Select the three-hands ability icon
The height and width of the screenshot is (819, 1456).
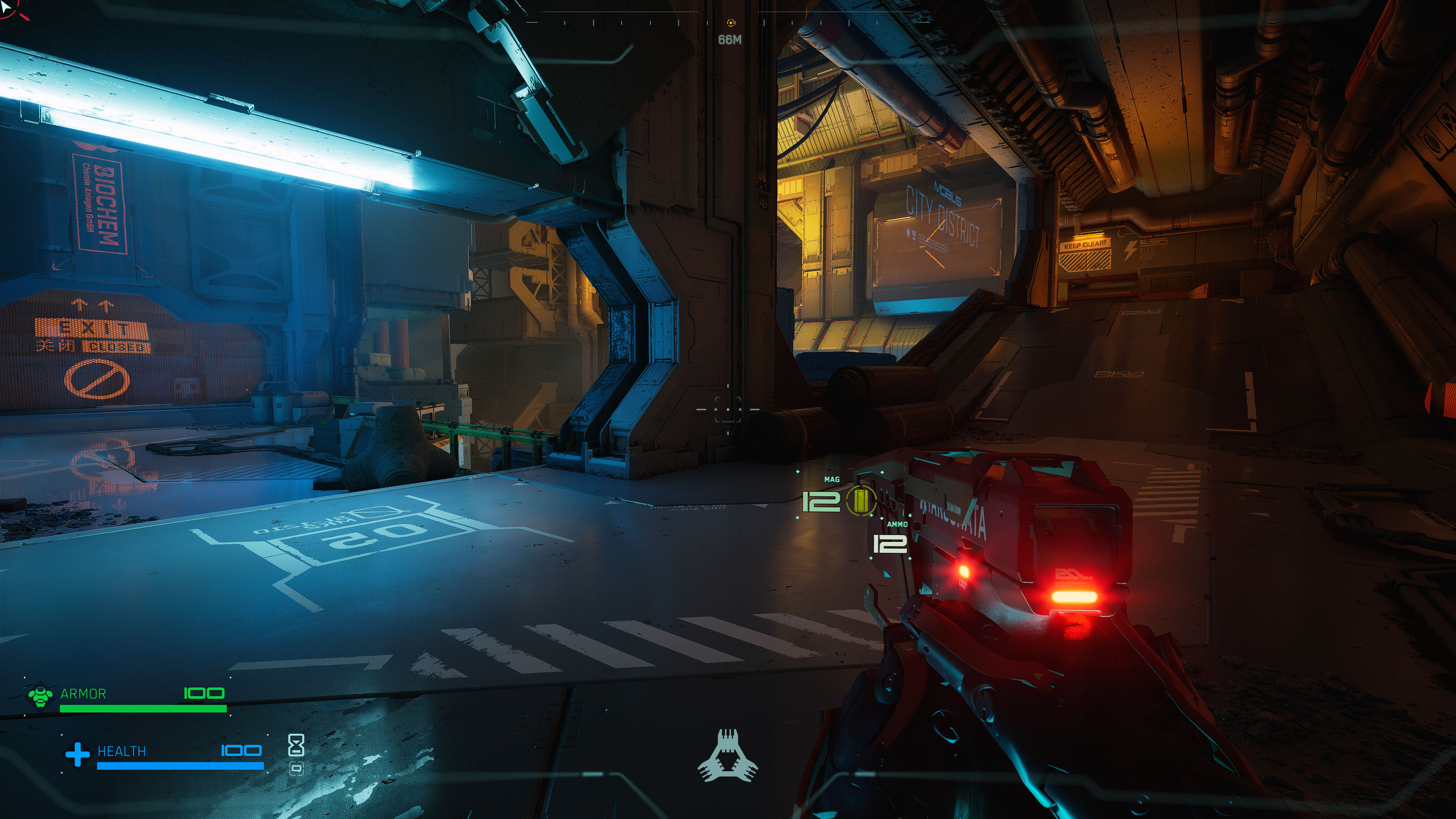pos(728,756)
